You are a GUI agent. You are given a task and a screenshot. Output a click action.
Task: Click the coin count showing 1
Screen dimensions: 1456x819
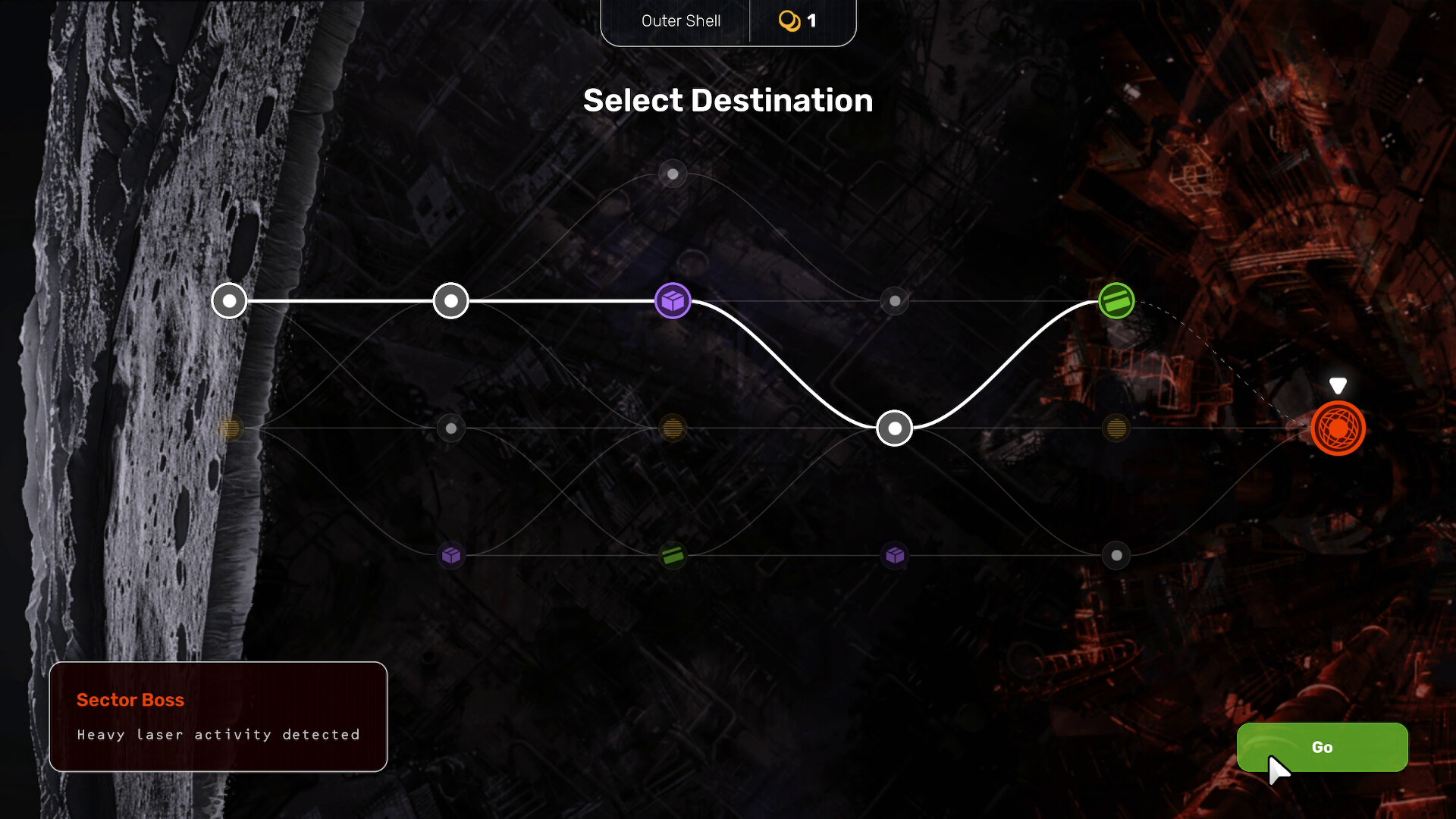point(812,20)
